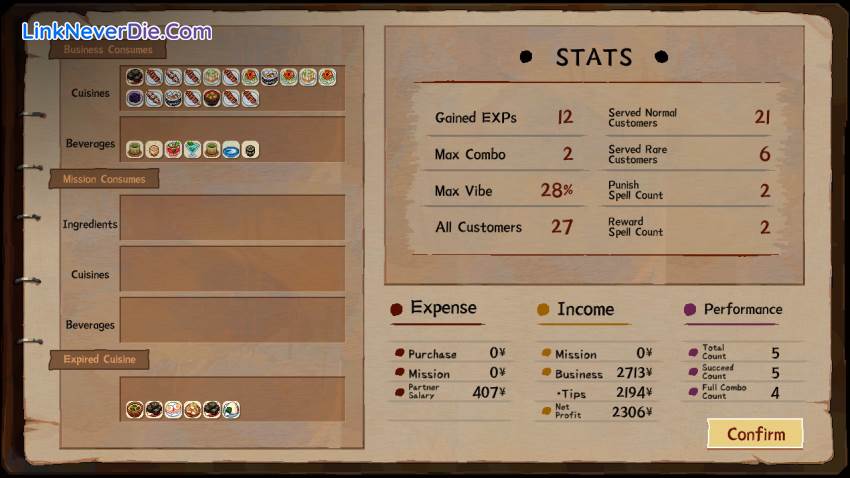Image resolution: width=850 pixels, height=478 pixels.
Task: Choose the blue swirl beverage icon
Action: click(231, 149)
